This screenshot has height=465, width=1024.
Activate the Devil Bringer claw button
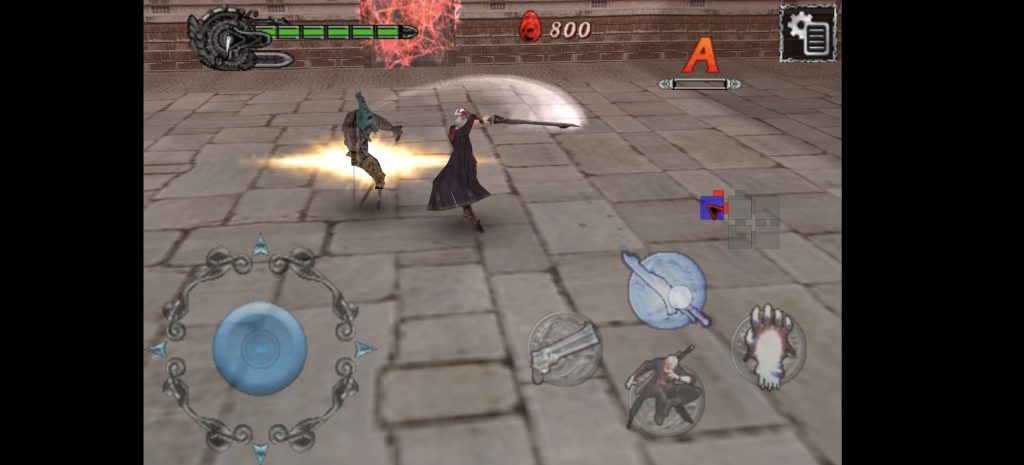point(768,347)
